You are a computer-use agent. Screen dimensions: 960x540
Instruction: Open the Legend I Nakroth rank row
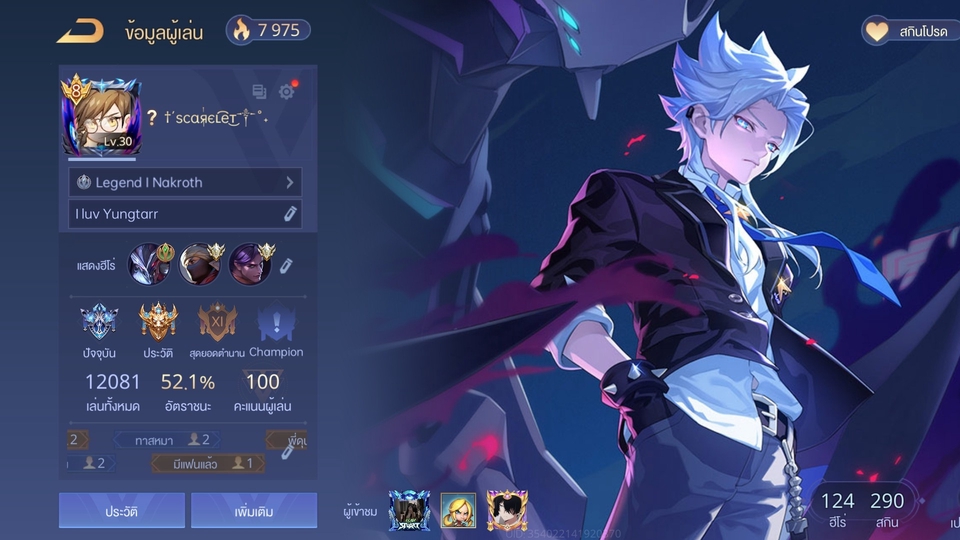coord(185,183)
